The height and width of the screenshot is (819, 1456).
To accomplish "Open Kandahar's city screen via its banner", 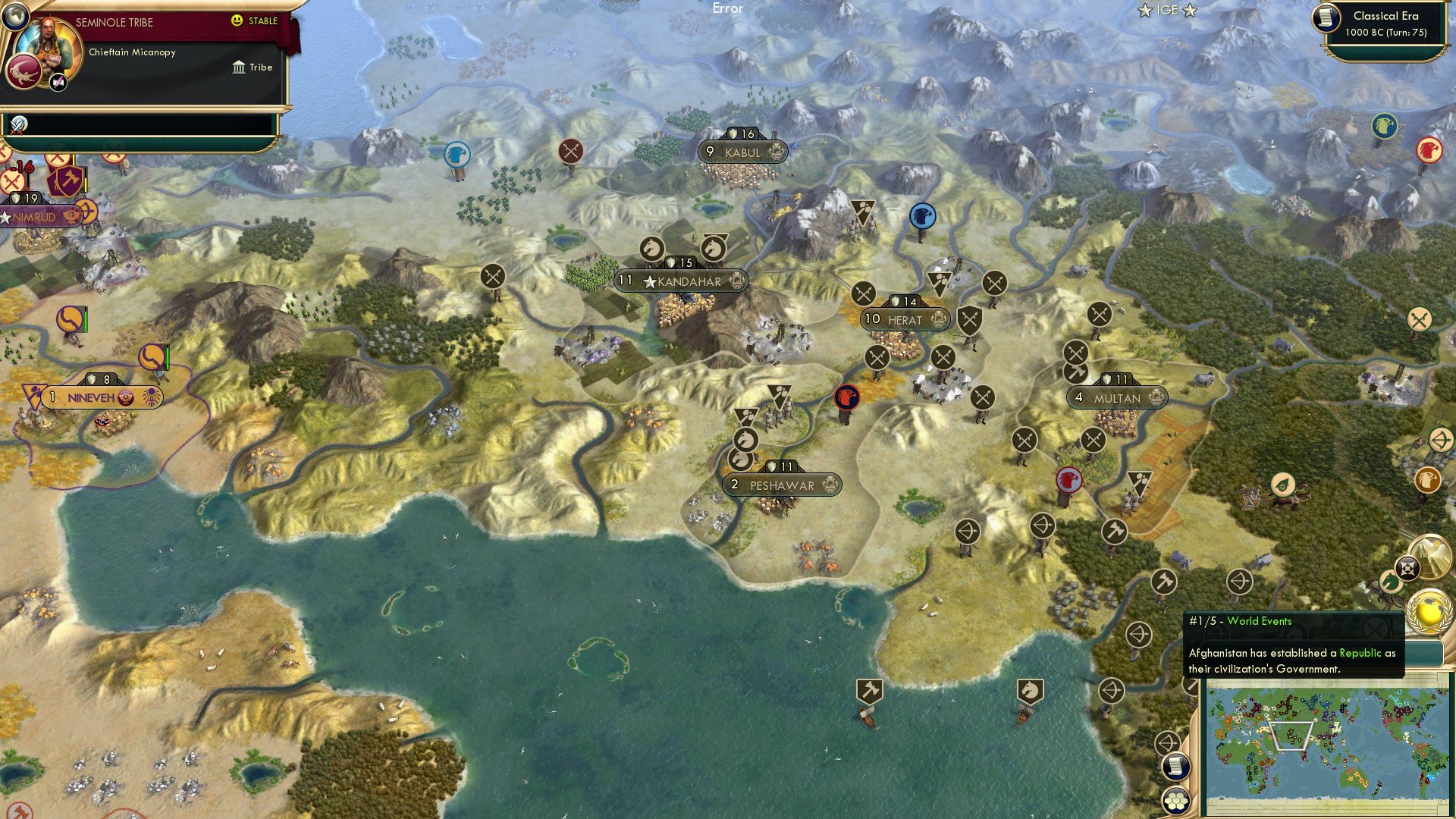I will (x=681, y=281).
